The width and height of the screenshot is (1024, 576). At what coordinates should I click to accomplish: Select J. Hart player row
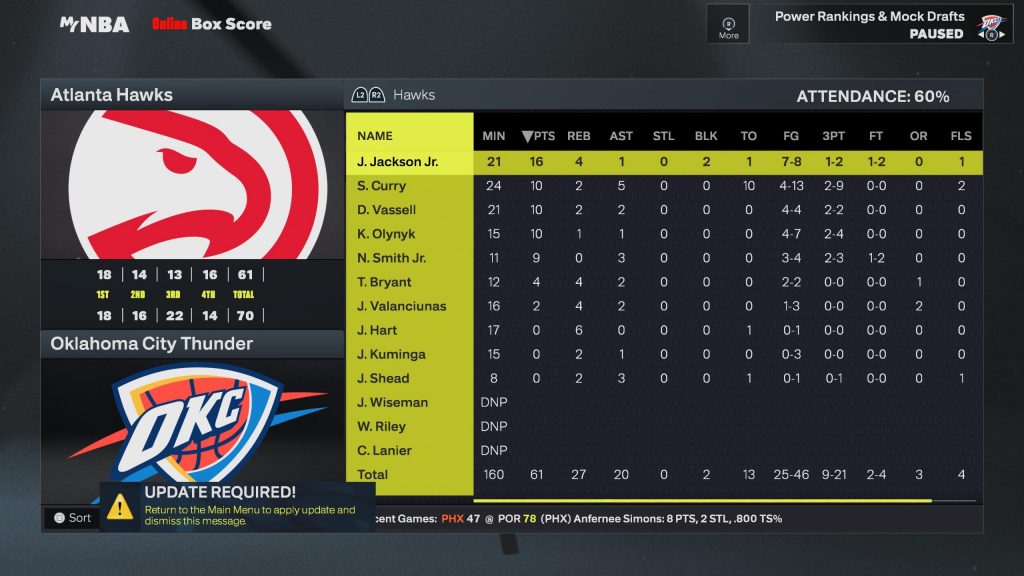(x=377, y=330)
